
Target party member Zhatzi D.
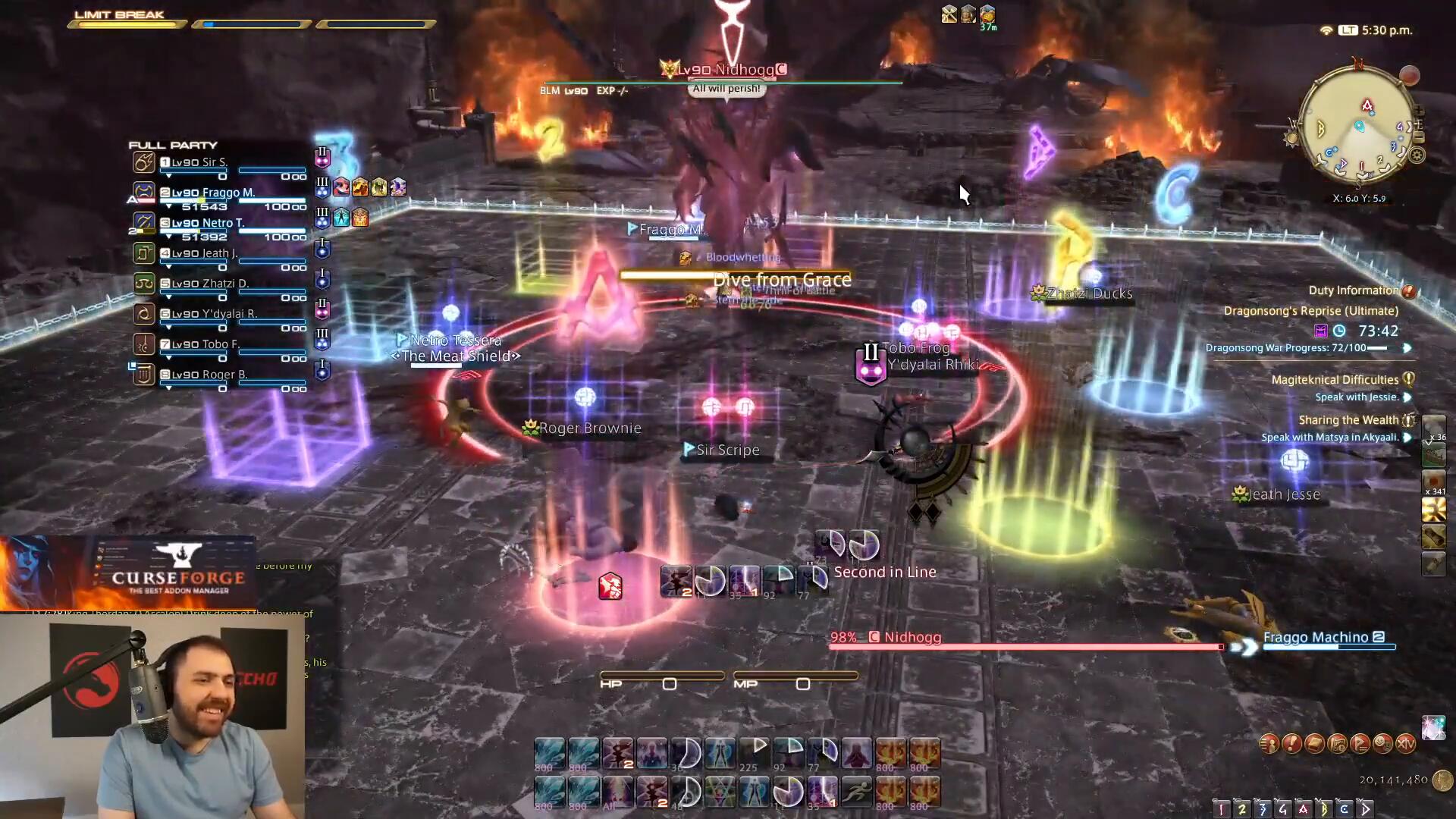tap(220, 284)
